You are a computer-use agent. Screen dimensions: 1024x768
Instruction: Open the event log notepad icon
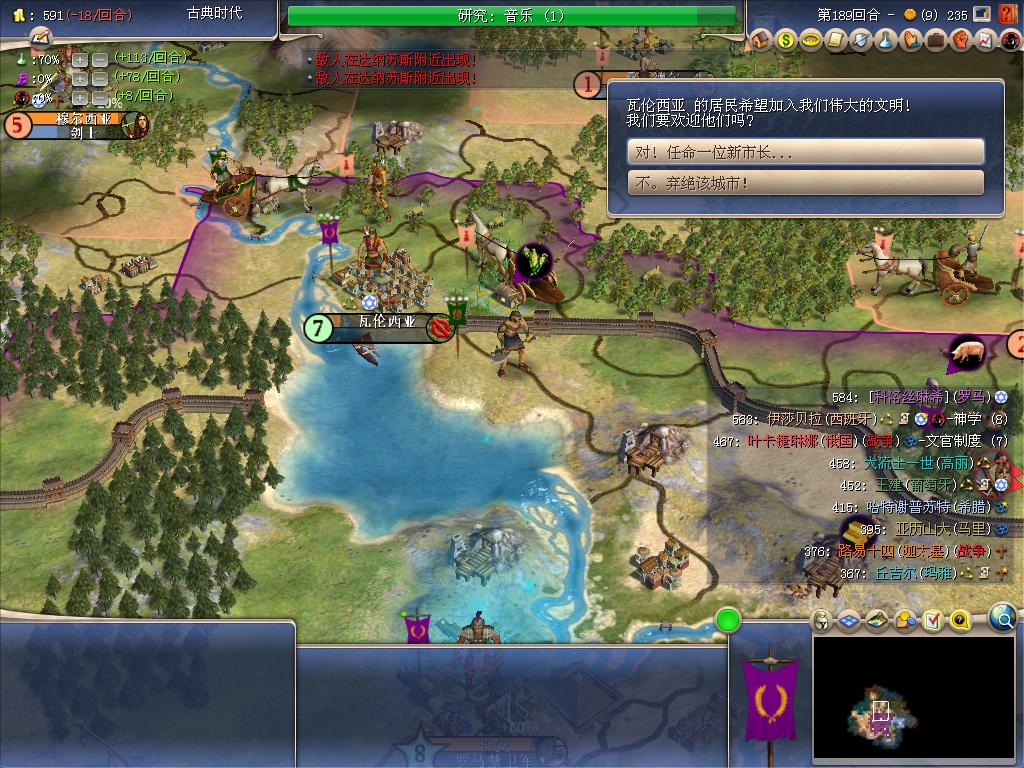pyautogui.click(x=41, y=36)
